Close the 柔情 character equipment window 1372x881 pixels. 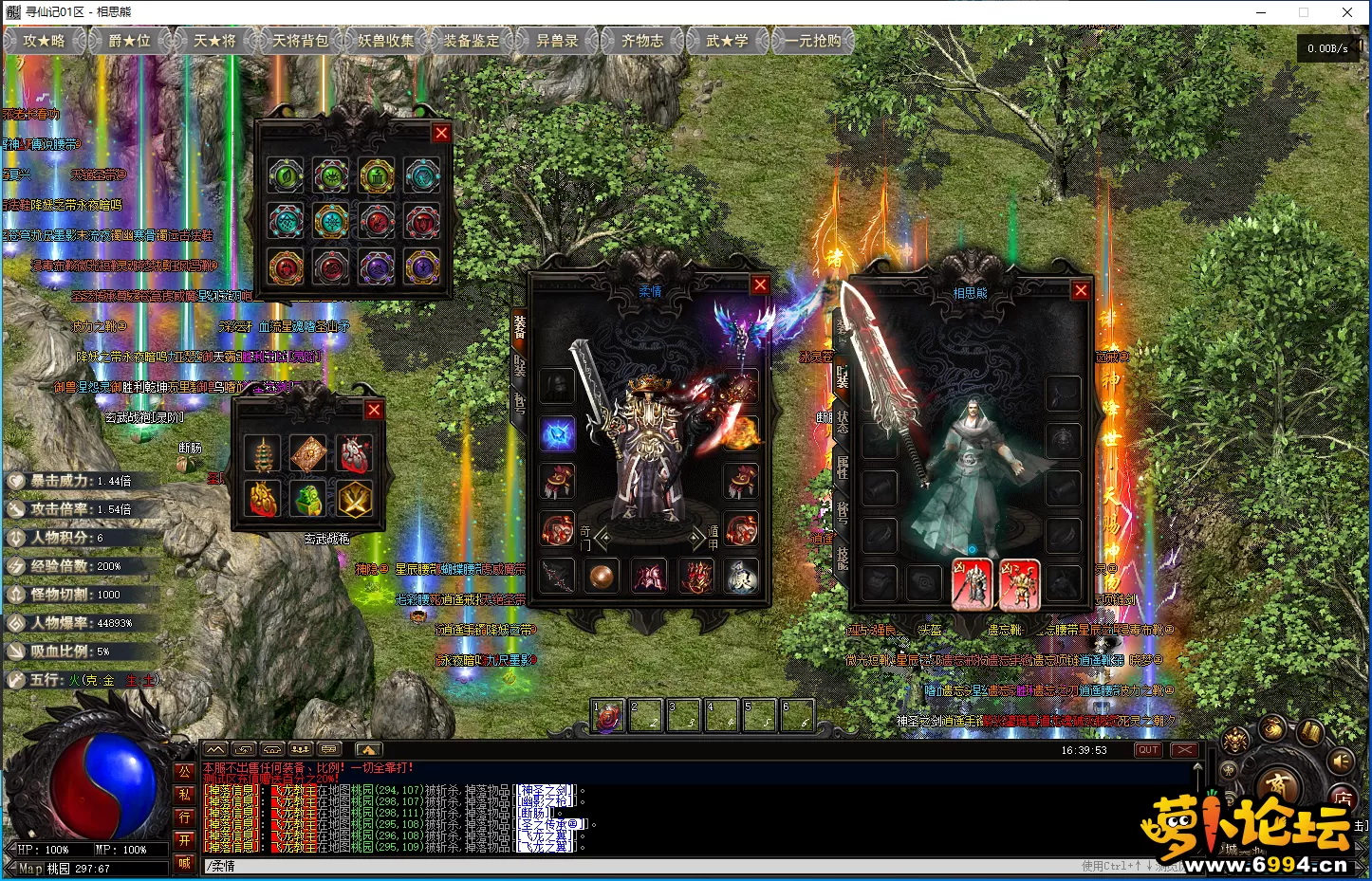tap(760, 284)
